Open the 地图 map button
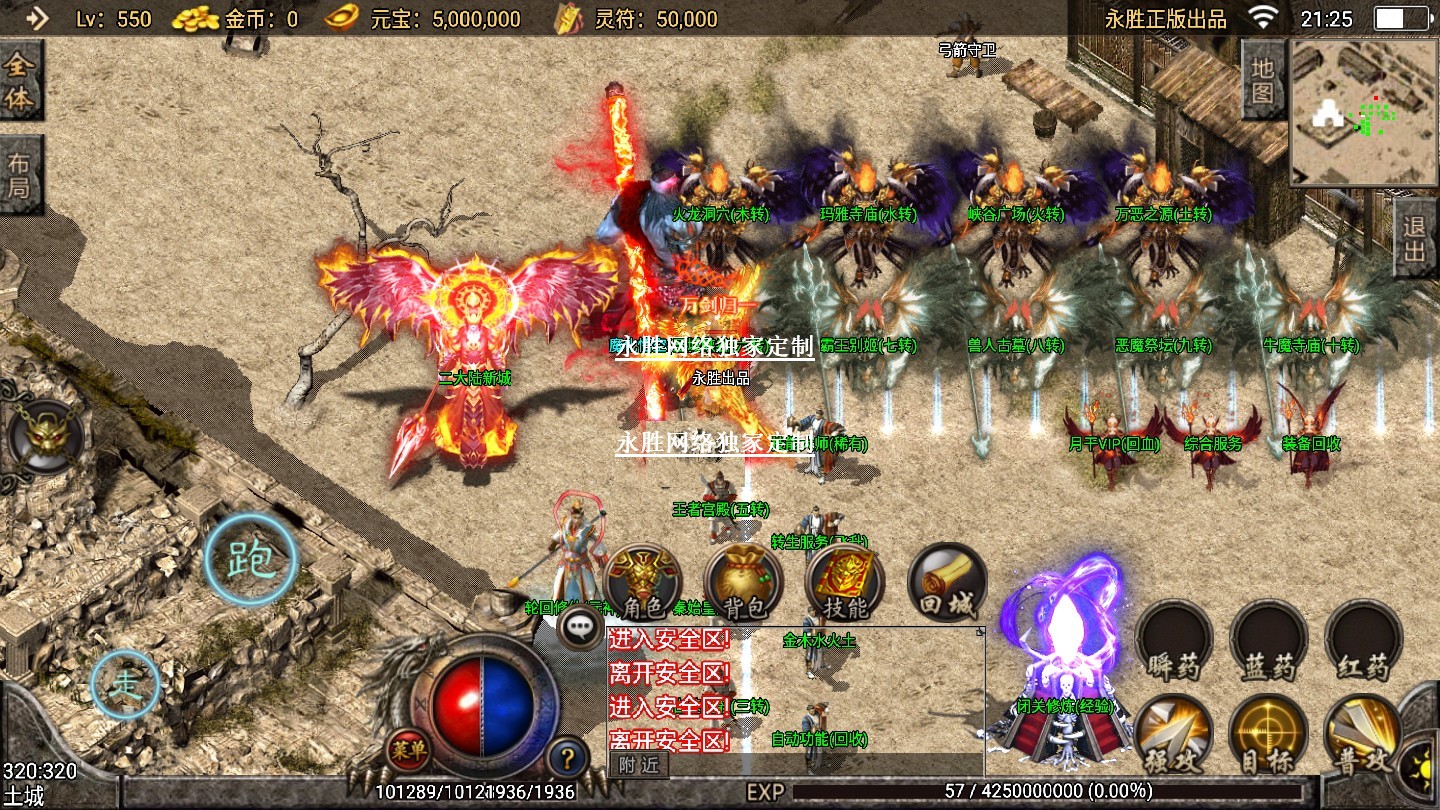Viewport: 1440px width, 810px height. [1262, 80]
